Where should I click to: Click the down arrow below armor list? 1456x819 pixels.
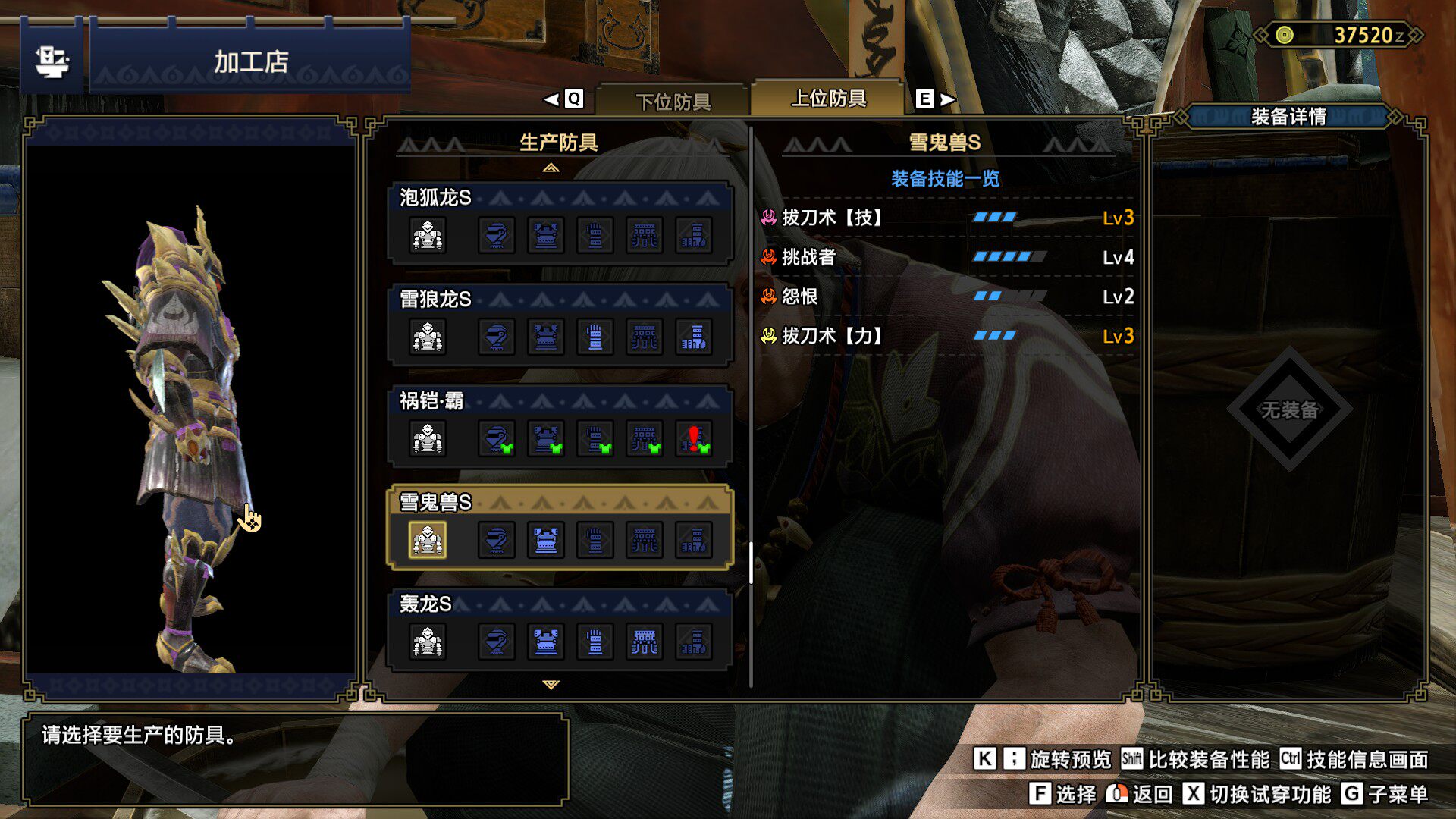551,685
